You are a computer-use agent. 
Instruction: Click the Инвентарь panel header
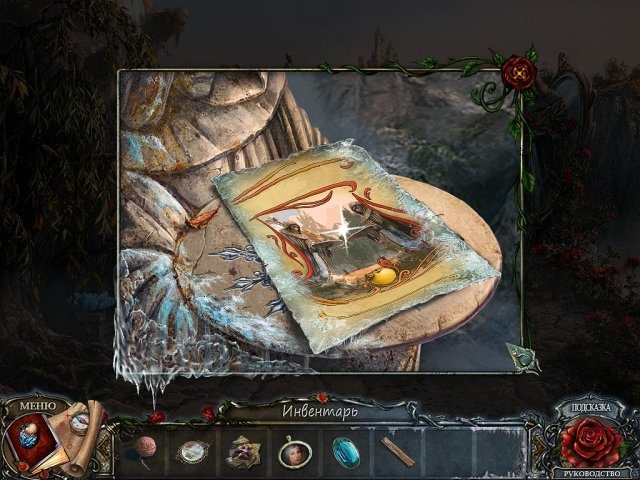pos(318,409)
